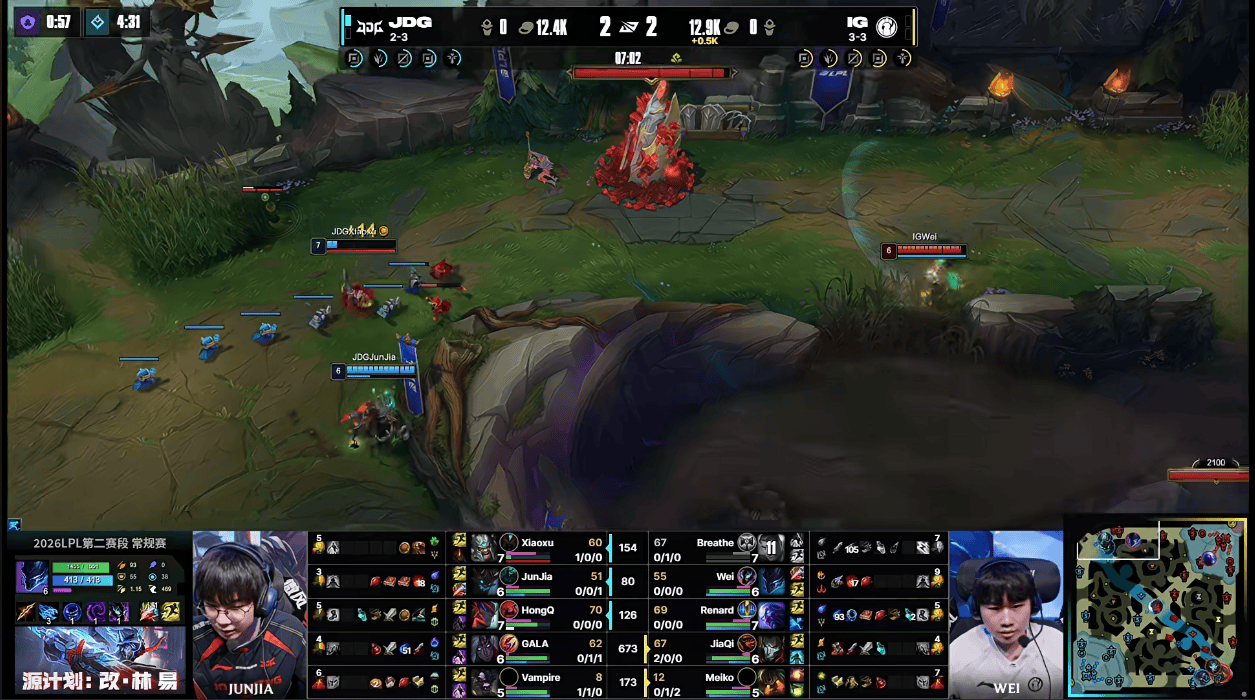Select Wei's champion portrait in scoreboard

[771, 581]
